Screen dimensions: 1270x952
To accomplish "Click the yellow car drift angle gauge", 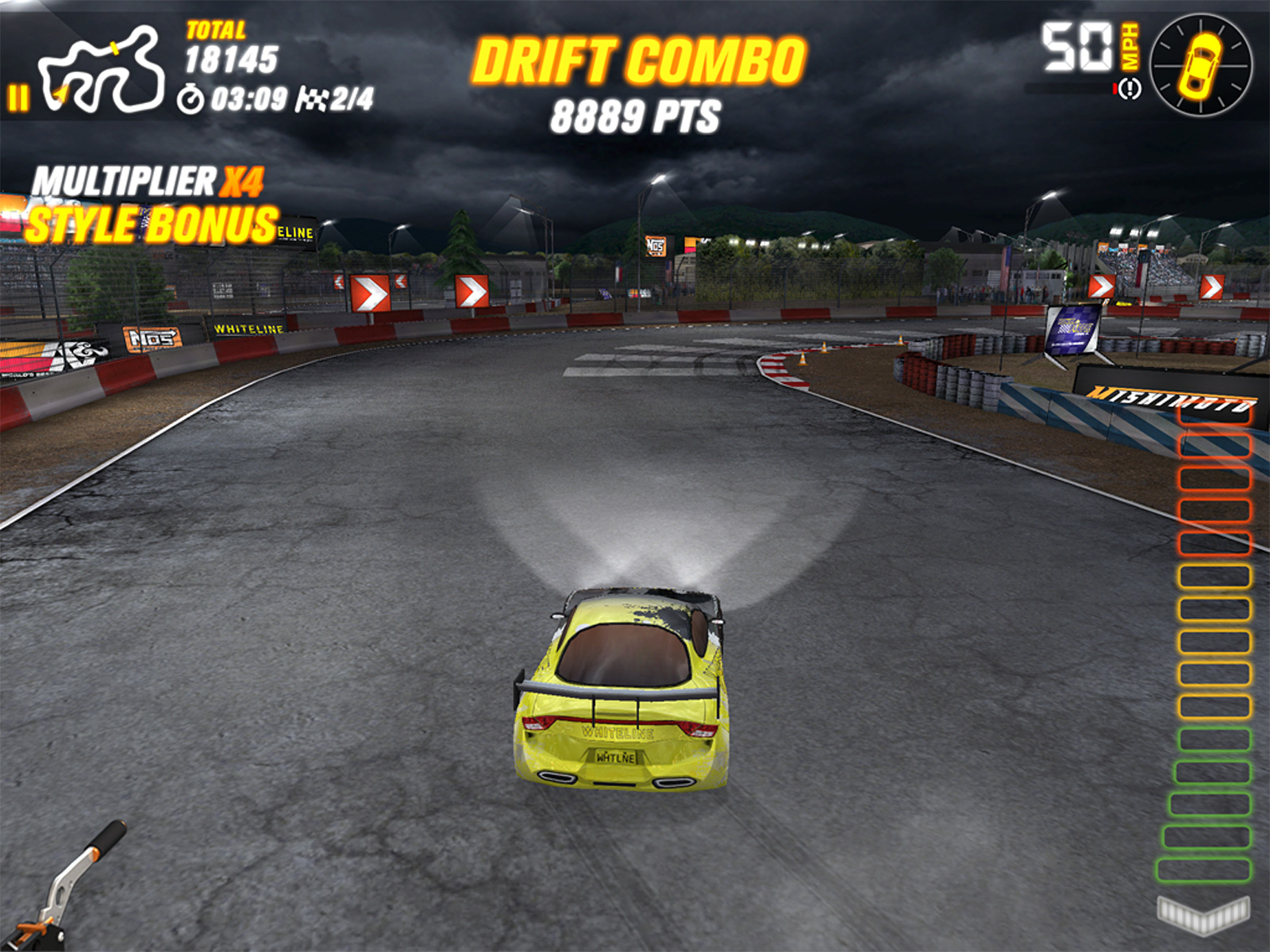I will pyautogui.click(x=1201, y=65).
